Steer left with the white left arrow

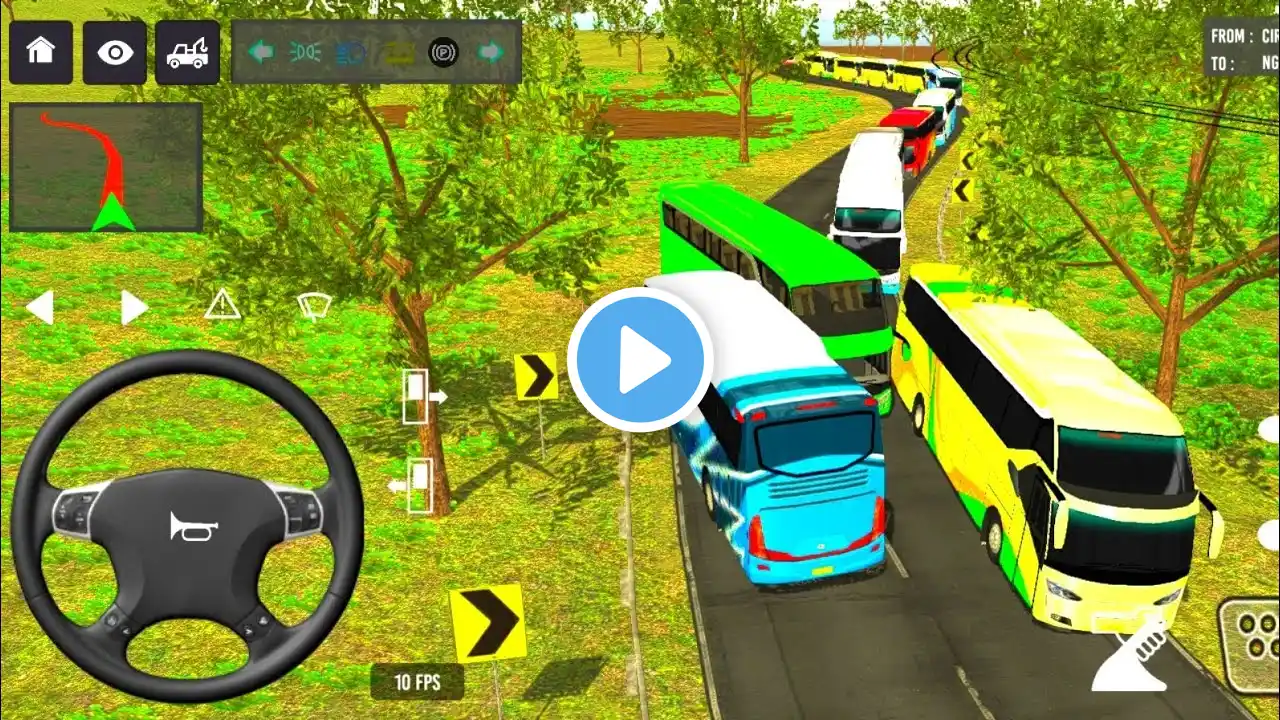pyautogui.click(x=39, y=307)
